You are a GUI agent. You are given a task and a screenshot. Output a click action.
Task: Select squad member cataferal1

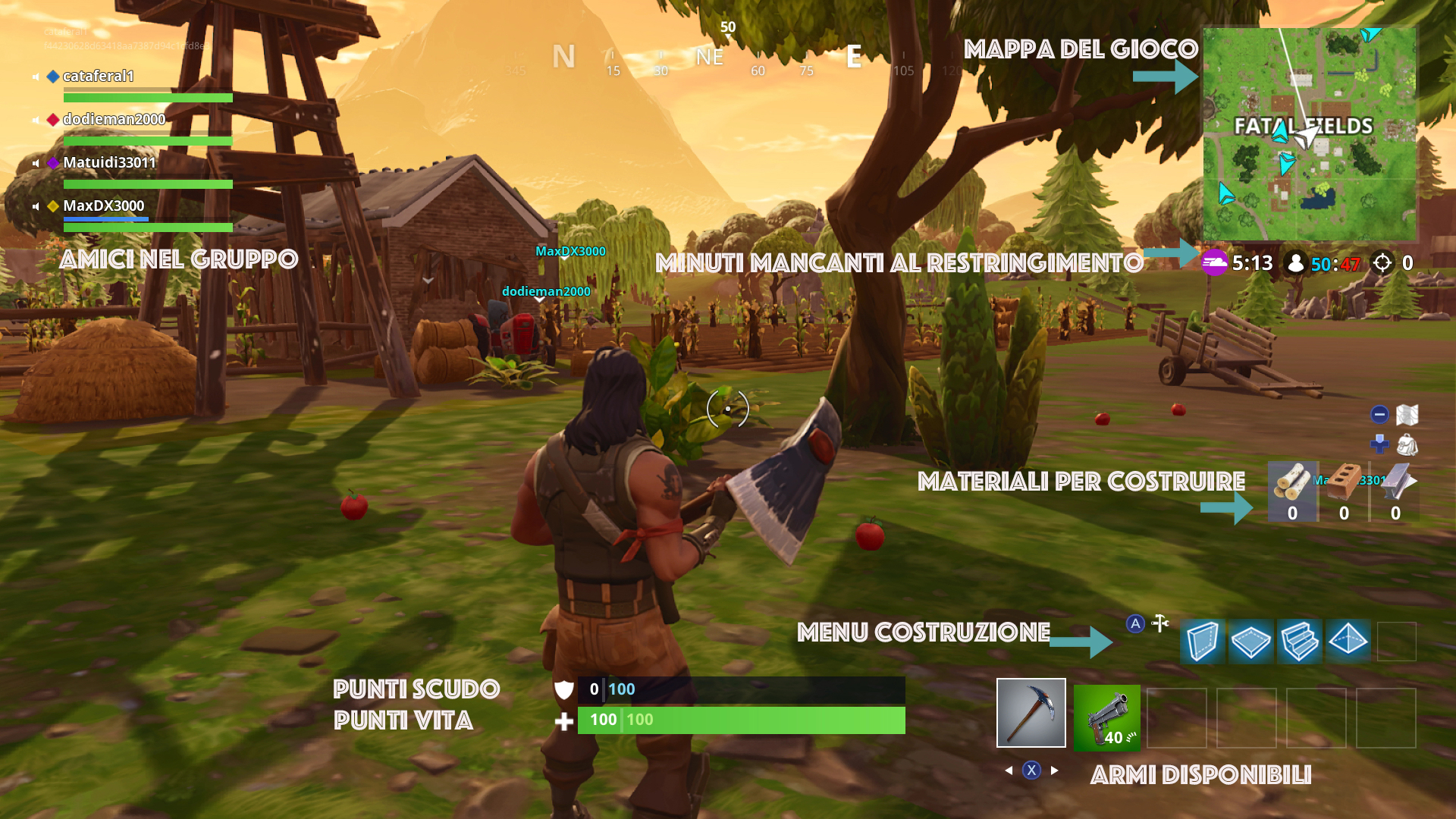pos(99,77)
